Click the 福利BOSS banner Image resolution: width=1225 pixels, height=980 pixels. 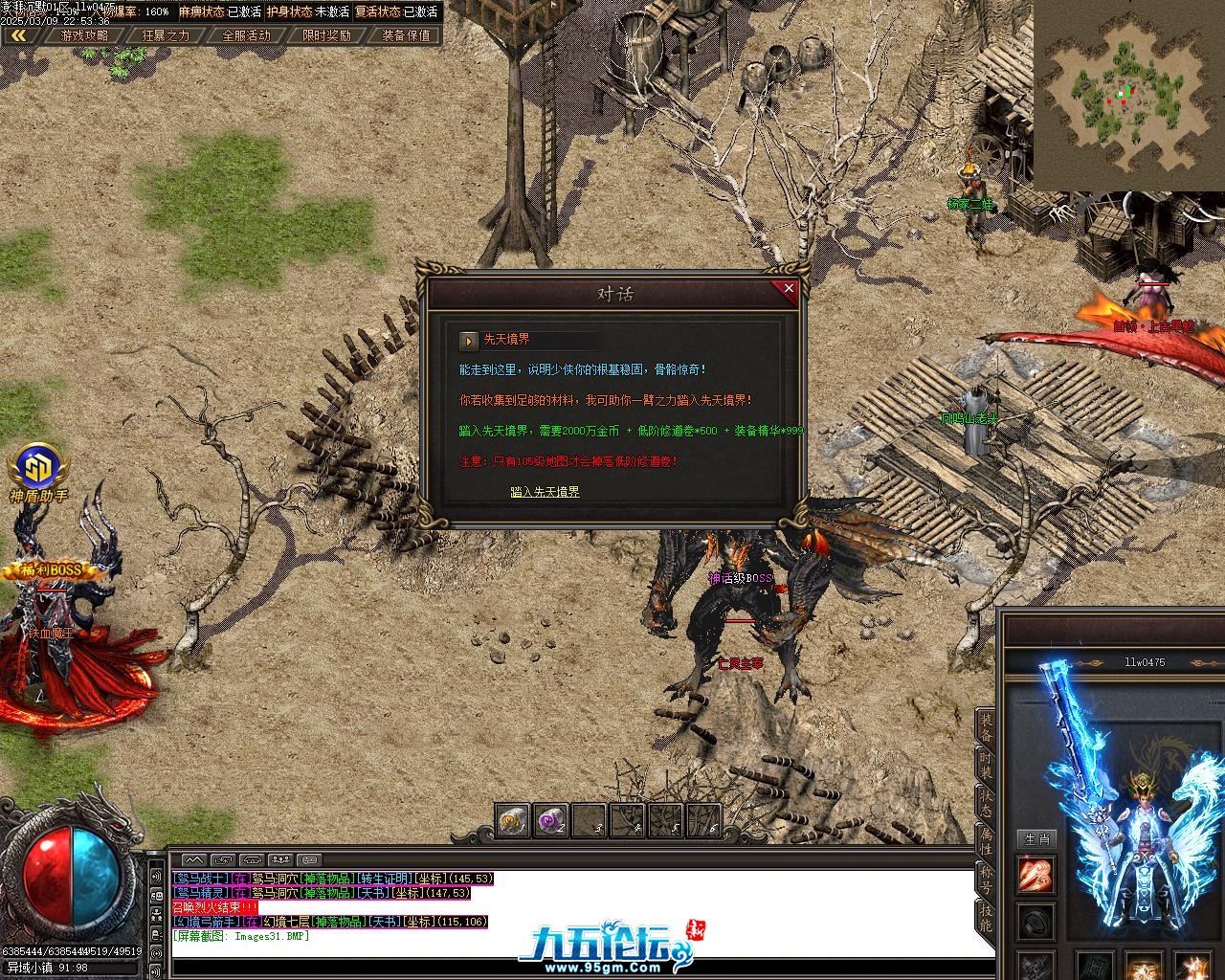coord(54,571)
